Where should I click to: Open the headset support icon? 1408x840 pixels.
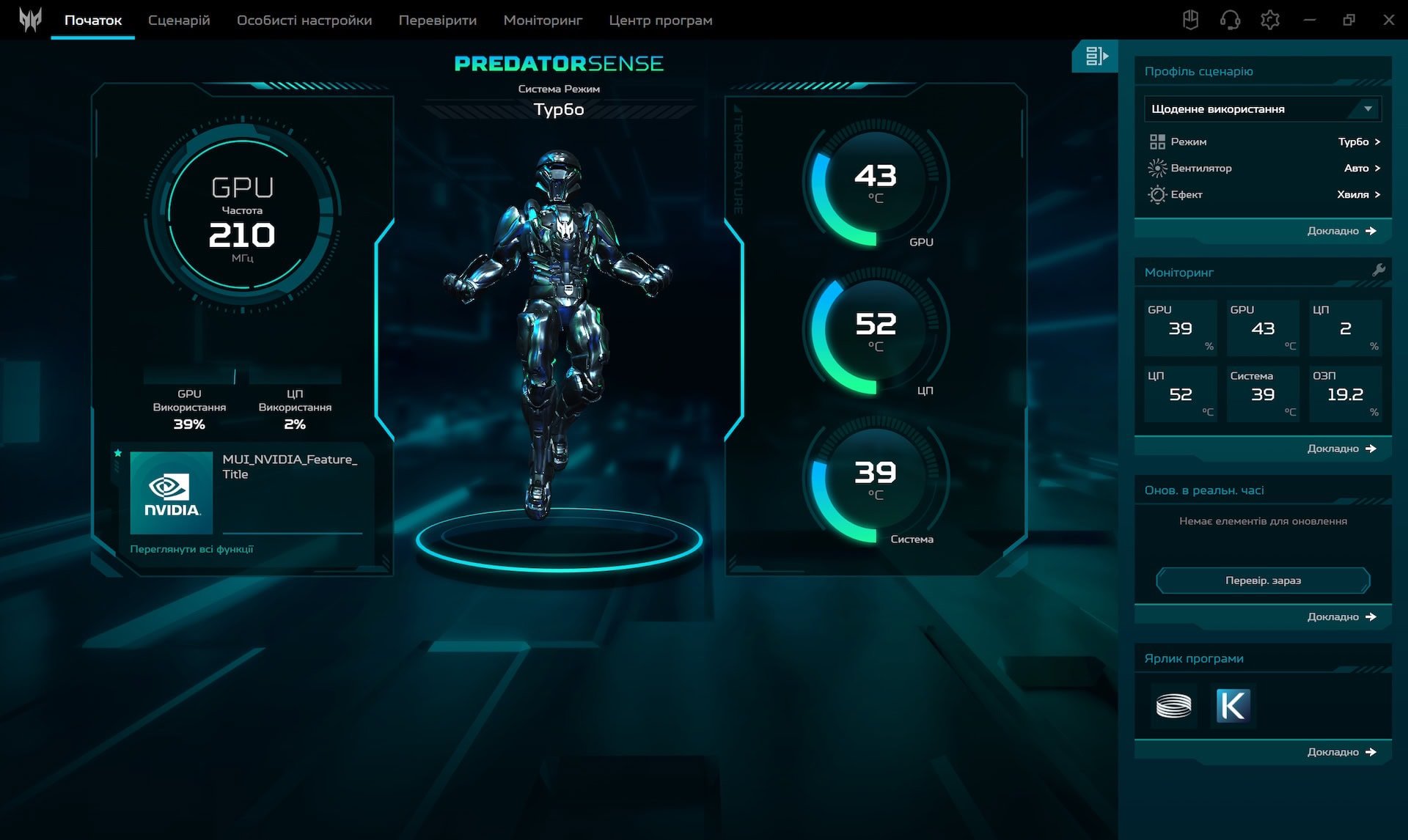click(x=1231, y=20)
